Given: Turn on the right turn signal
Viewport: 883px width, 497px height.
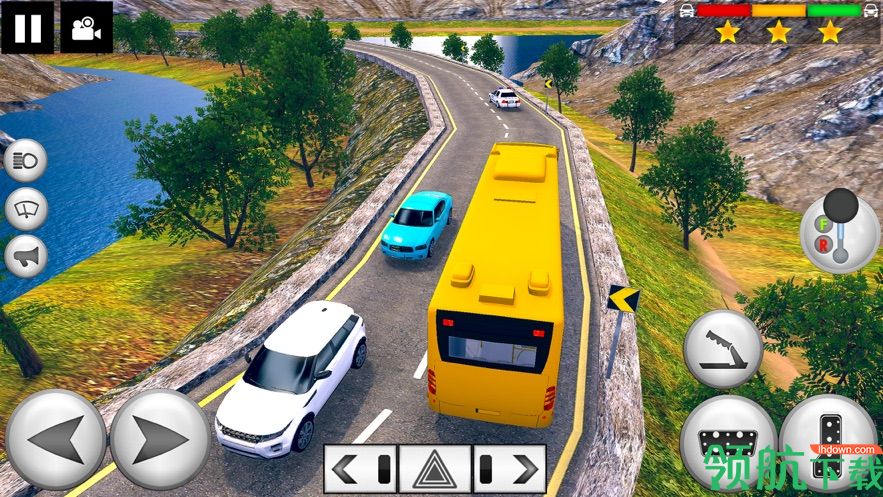Looking at the screenshot, I should (509, 468).
